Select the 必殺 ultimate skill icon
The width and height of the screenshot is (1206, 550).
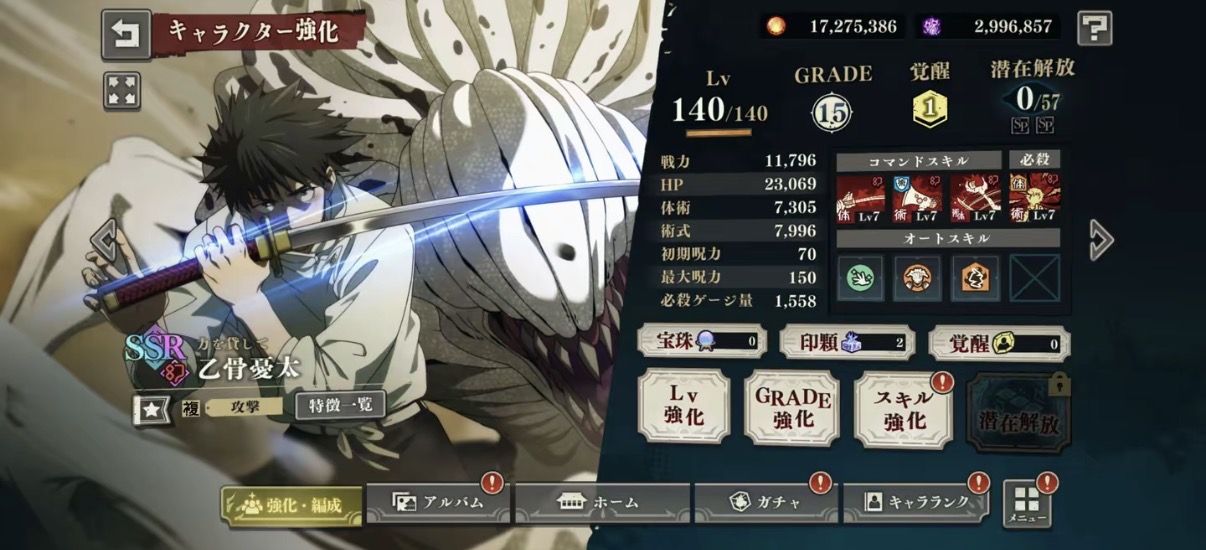click(1034, 198)
